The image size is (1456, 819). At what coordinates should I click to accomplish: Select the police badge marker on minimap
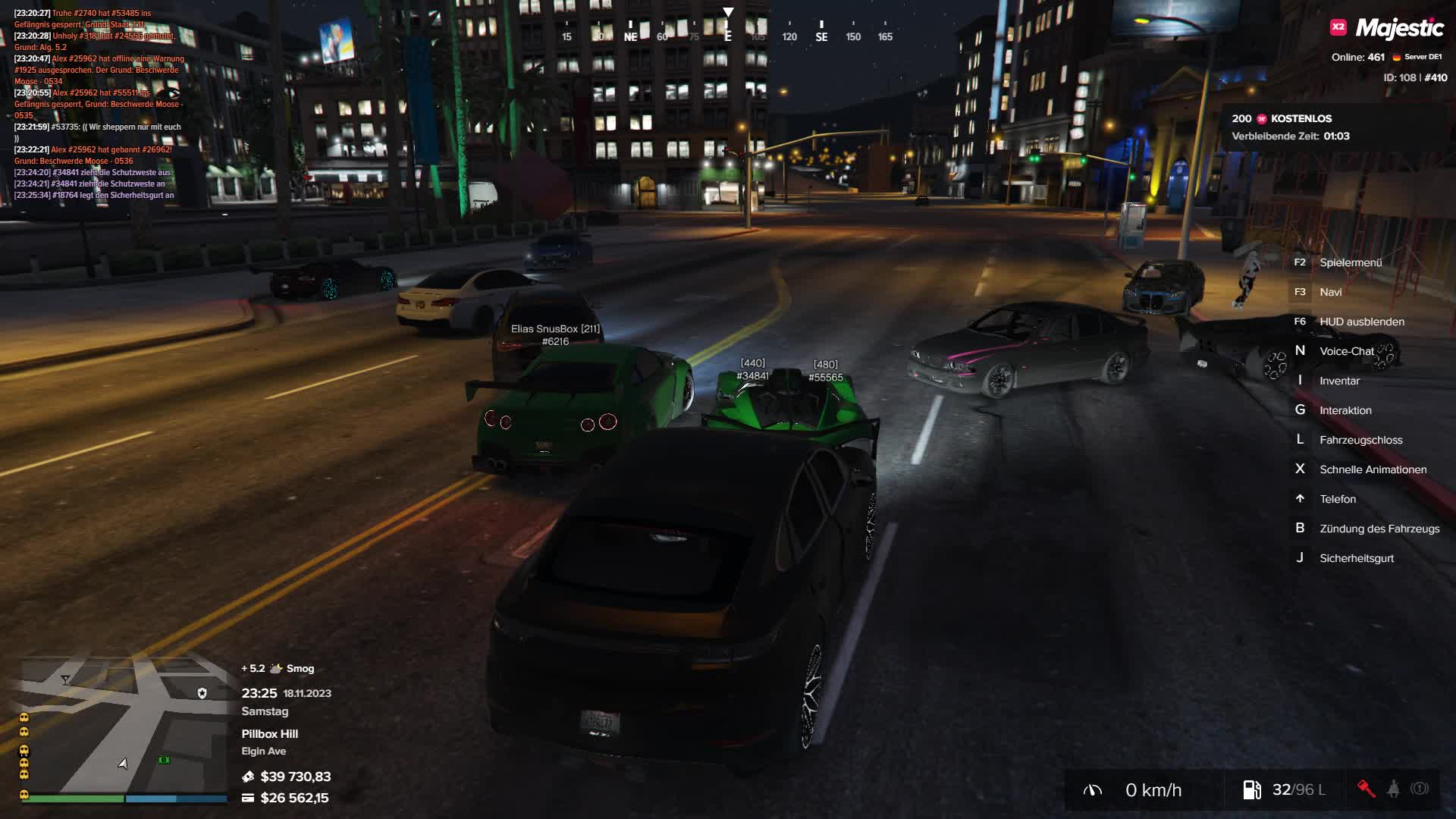(x=202, y=693)
